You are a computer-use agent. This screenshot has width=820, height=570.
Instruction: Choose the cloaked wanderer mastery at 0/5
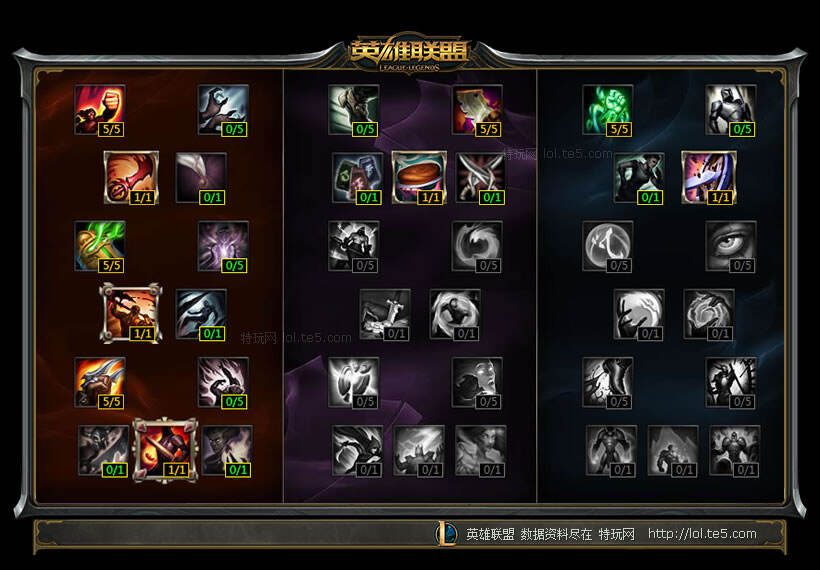pyautogui.click(x=354, y=109)
